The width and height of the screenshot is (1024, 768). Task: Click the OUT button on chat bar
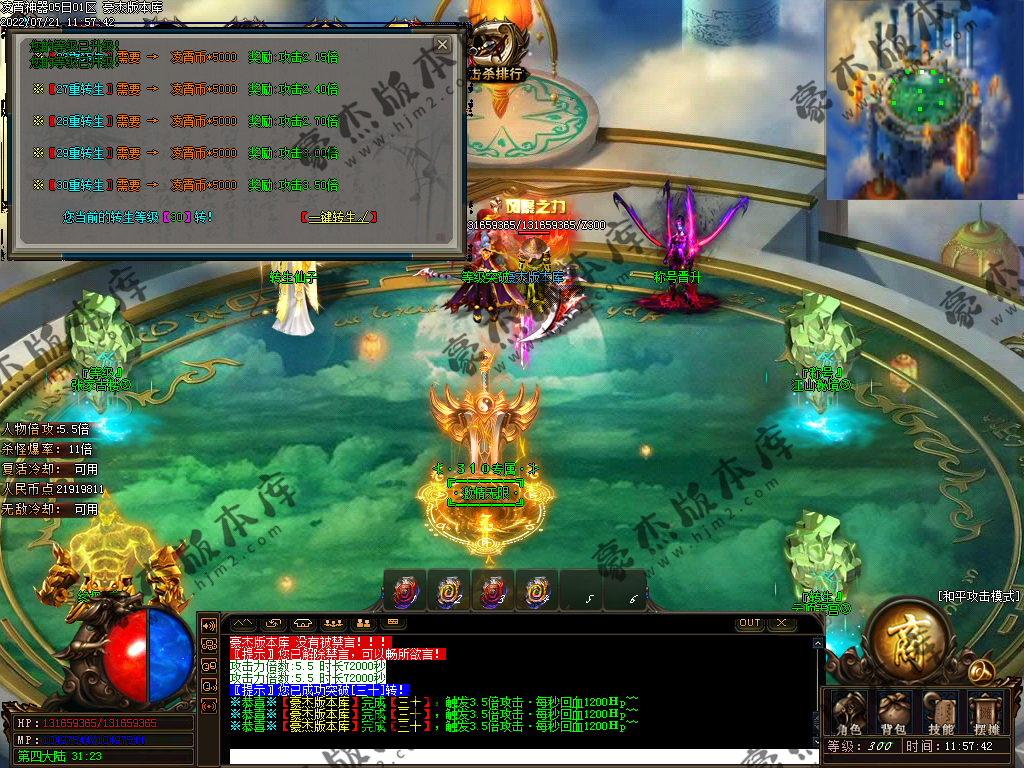(749, 623)
